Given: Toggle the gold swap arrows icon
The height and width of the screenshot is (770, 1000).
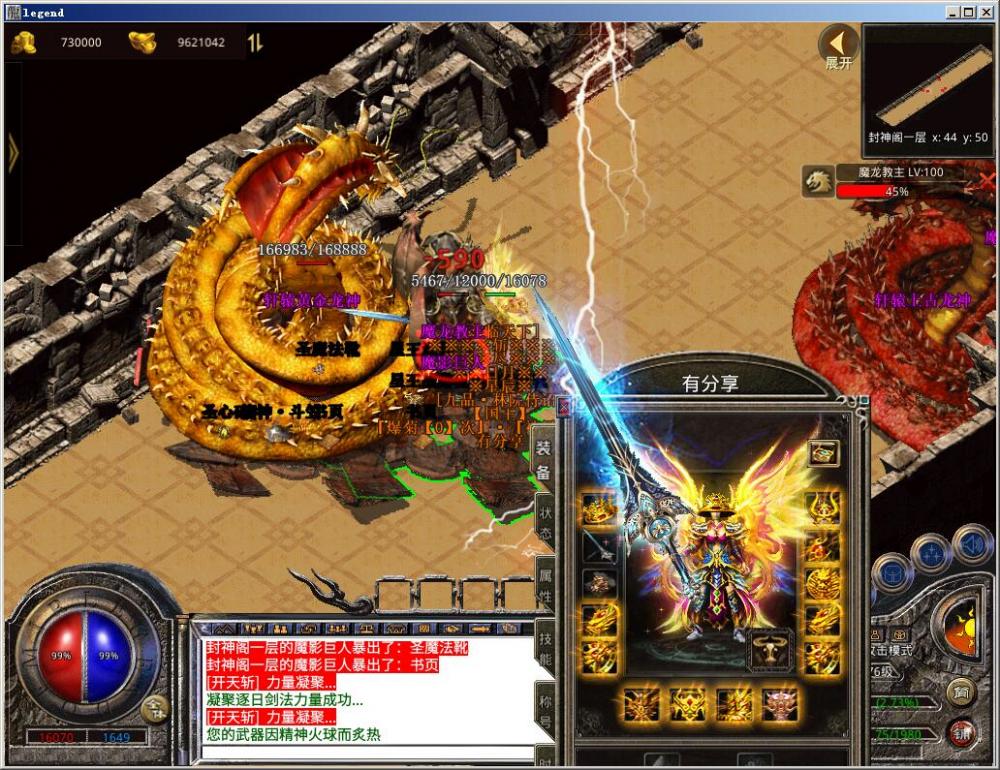Looking at the screenshot, I should coord(256,43).
